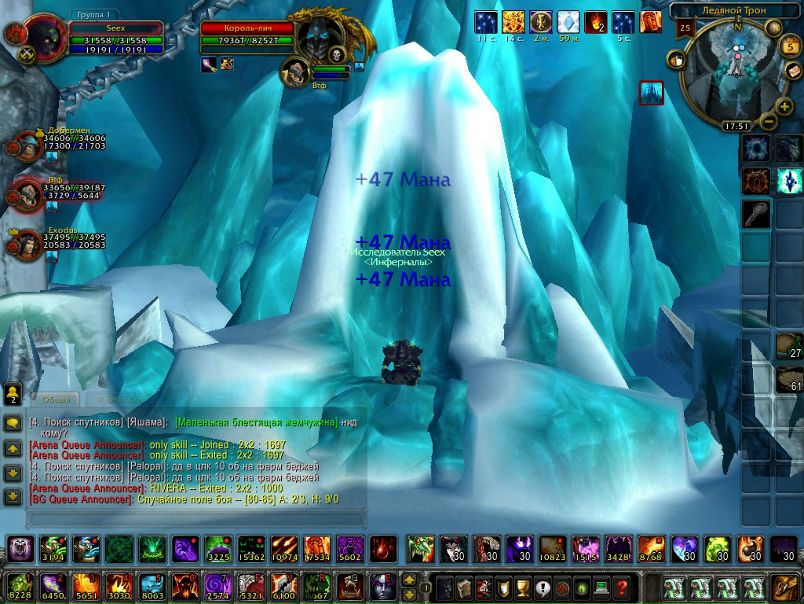Target party member Exodus's portrait

pos(24,243)
